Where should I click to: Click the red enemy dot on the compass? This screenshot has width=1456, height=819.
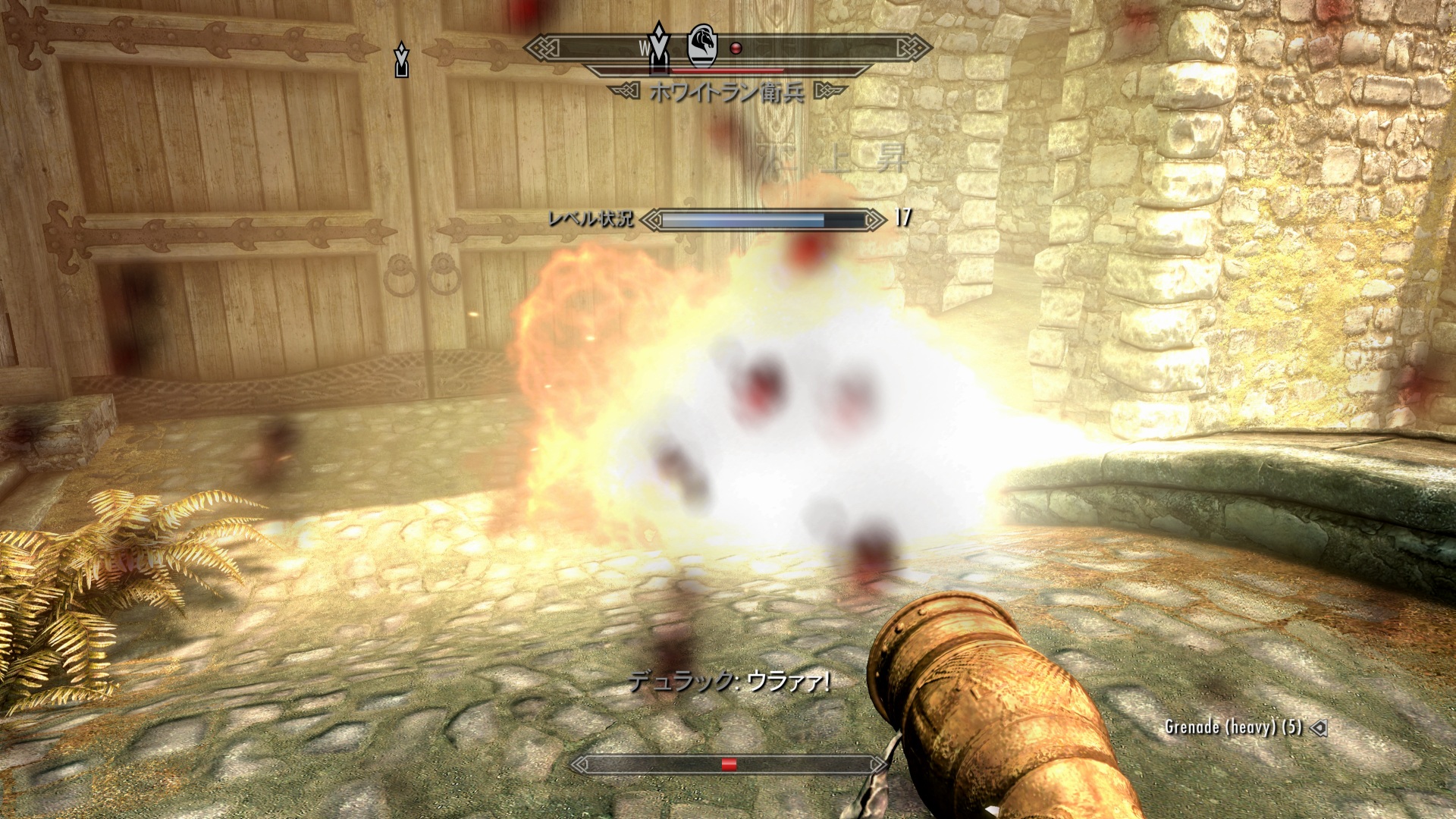[735, 49]
